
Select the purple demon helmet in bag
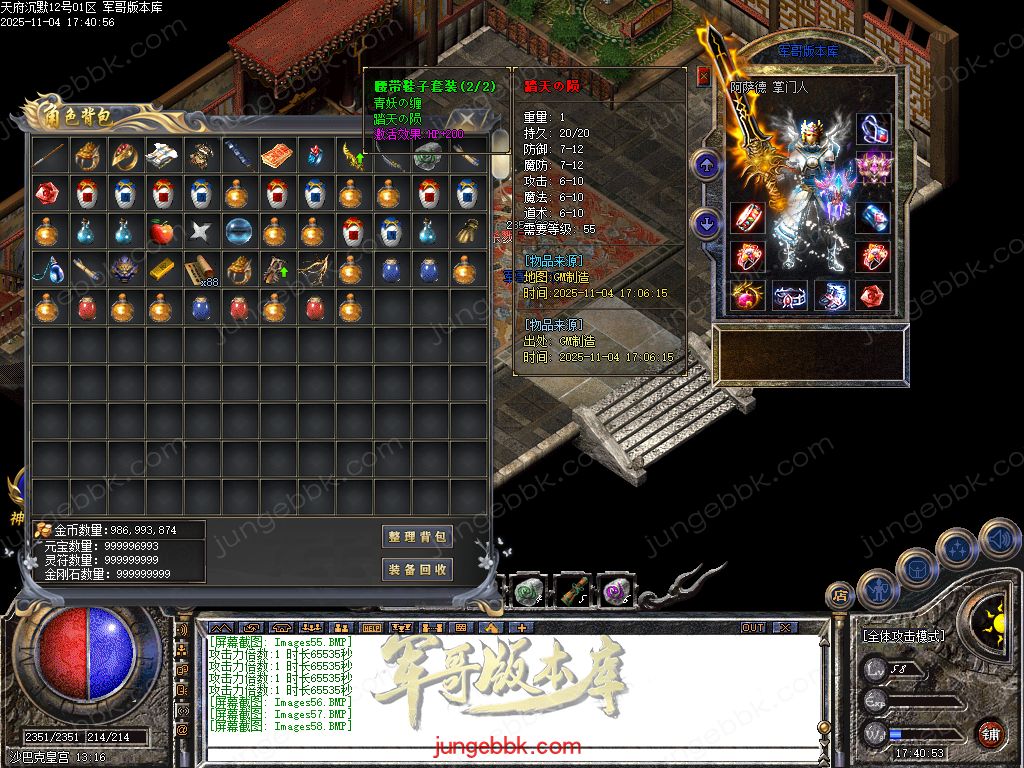click(x=123, y=269)
